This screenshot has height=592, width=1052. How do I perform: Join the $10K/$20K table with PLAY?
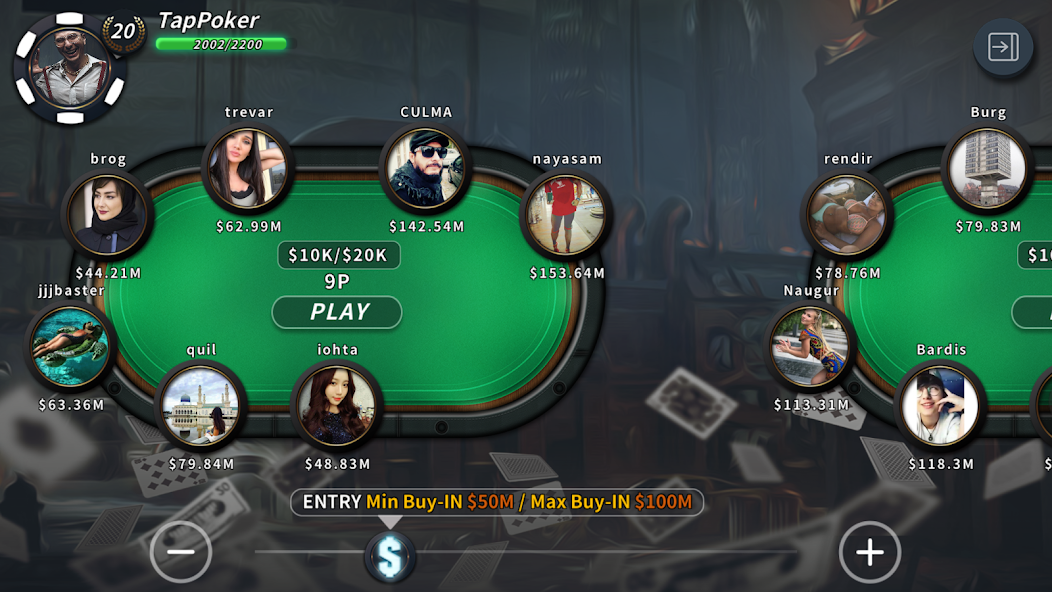pos(337,312)
